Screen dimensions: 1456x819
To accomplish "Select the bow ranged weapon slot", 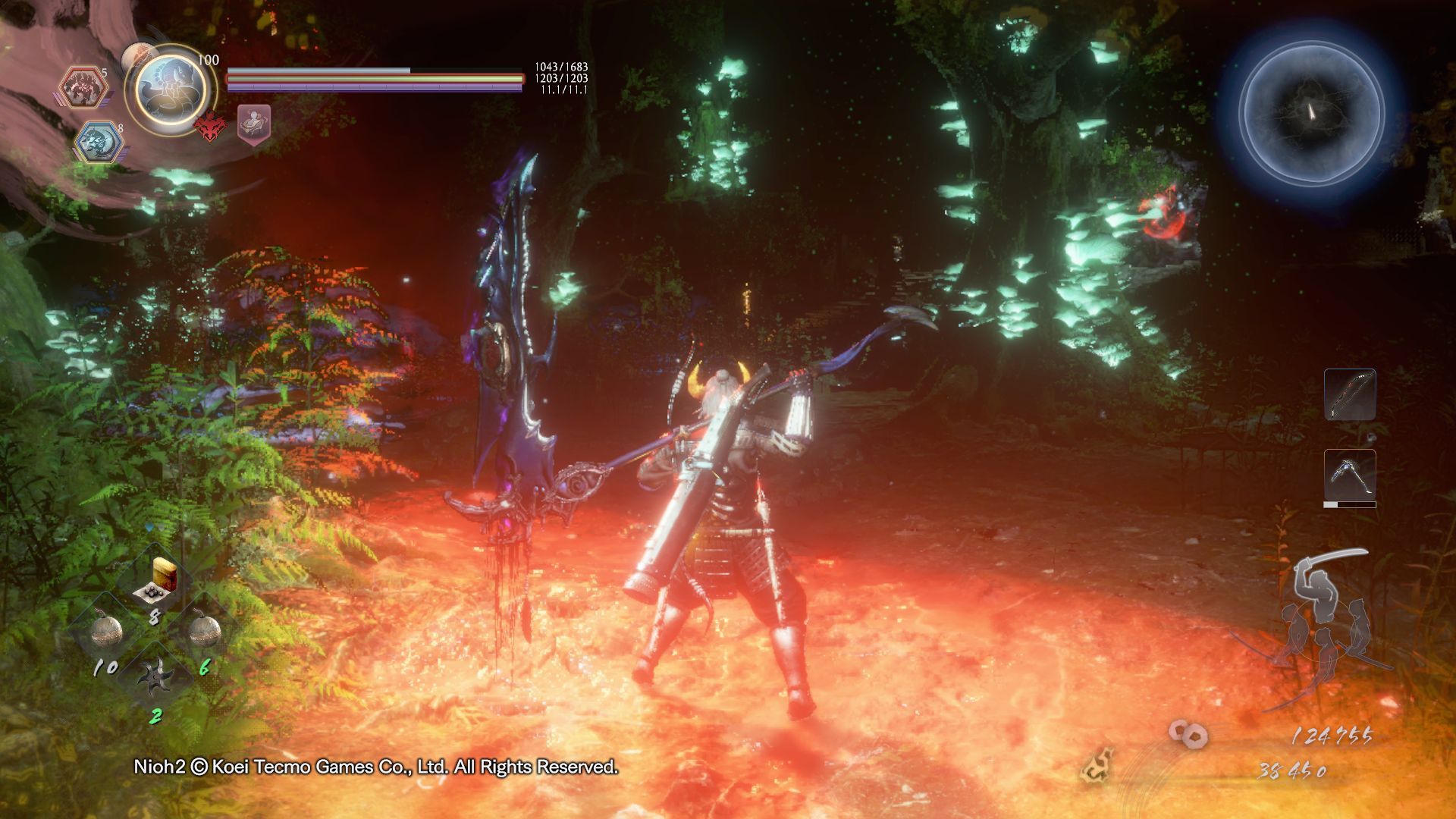I will pyautogui.click(x=1350, y=394).
